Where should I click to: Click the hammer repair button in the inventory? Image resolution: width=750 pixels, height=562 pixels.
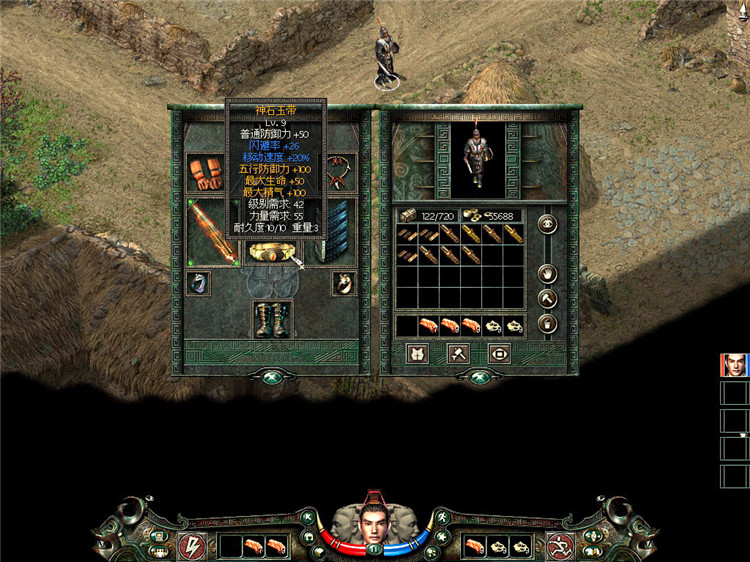point(546,297)
